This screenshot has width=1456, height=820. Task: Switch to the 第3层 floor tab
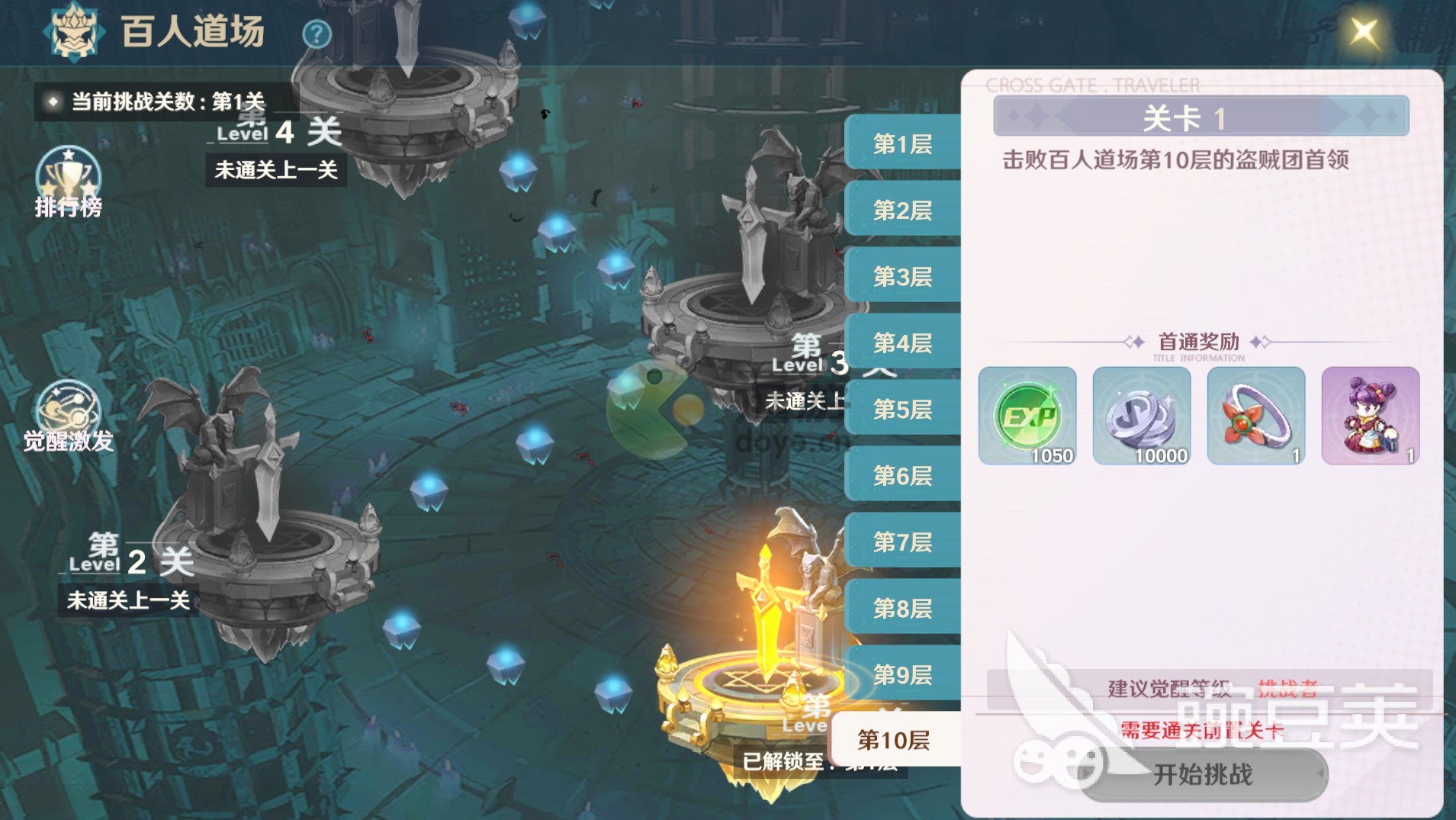point(904,276)
